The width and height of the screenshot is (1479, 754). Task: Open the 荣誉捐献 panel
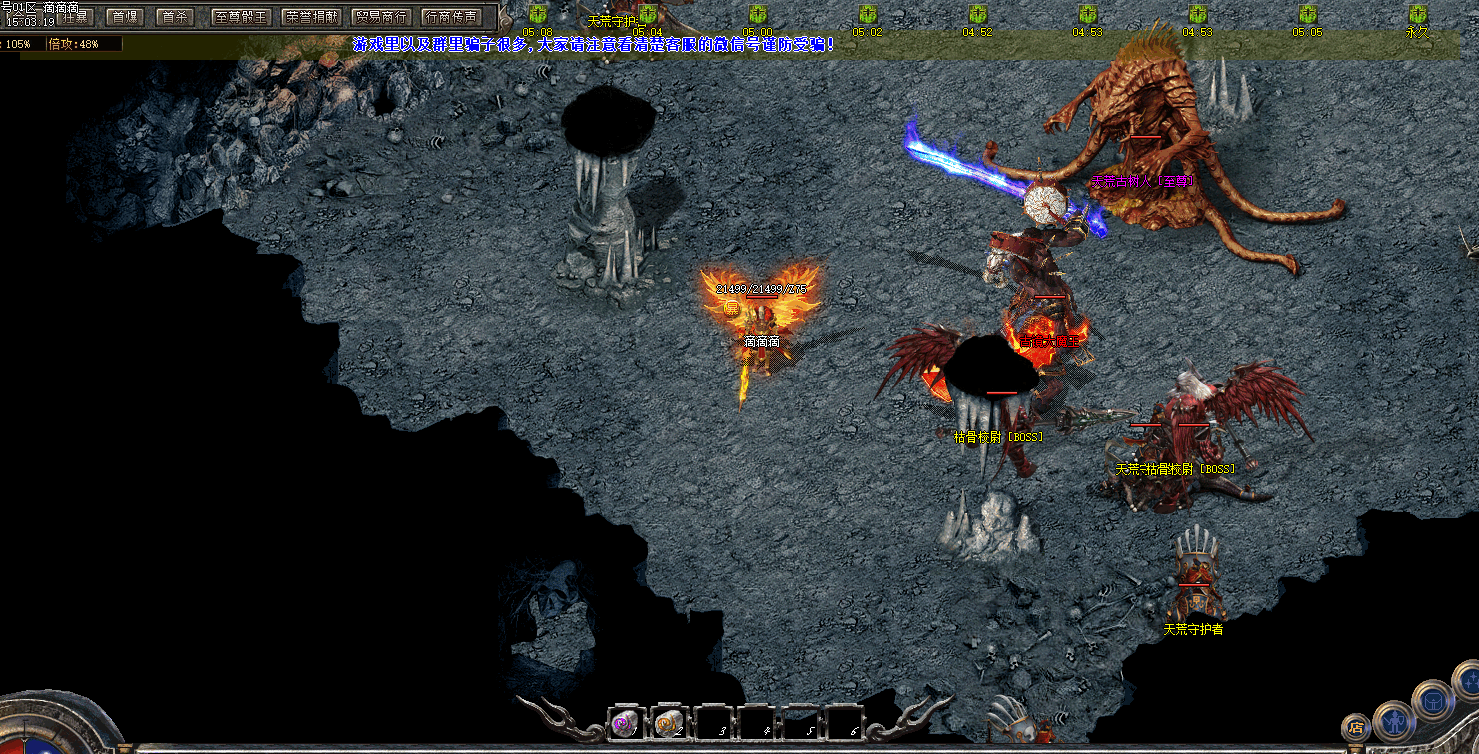[x=311, y=17]
